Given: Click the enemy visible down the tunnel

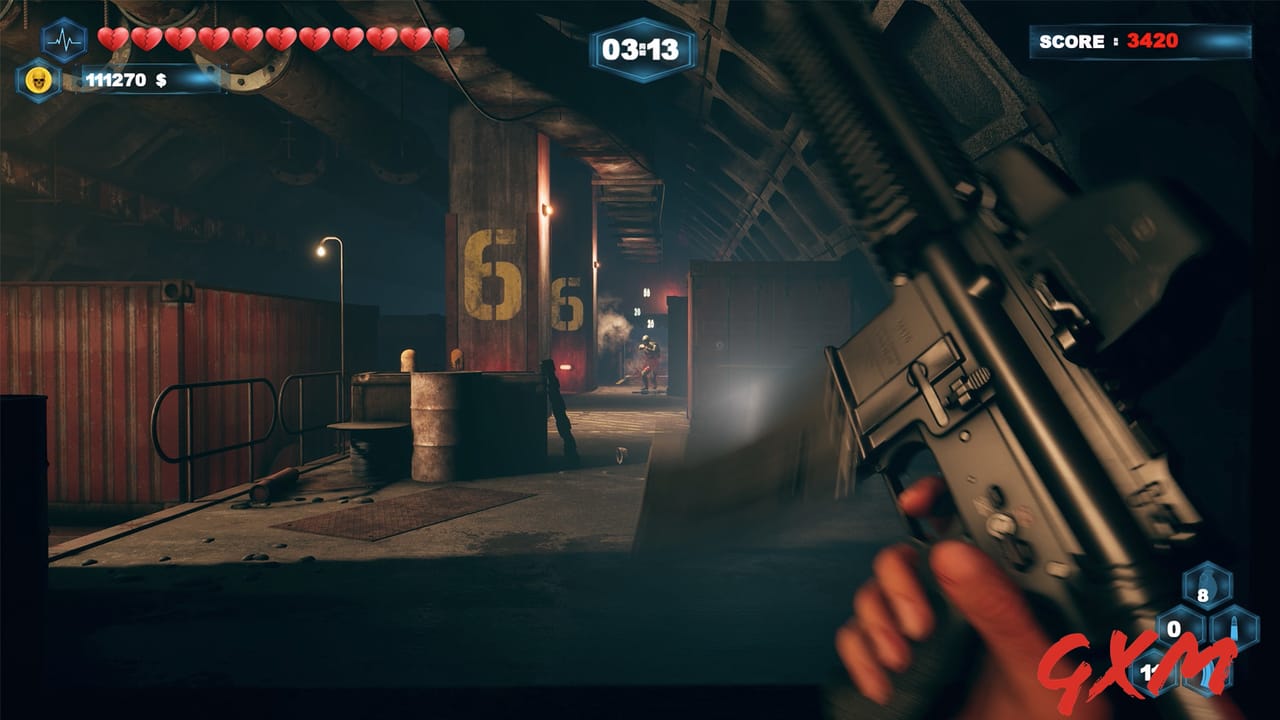Looking at the screenshot, I should pos(647,357).
